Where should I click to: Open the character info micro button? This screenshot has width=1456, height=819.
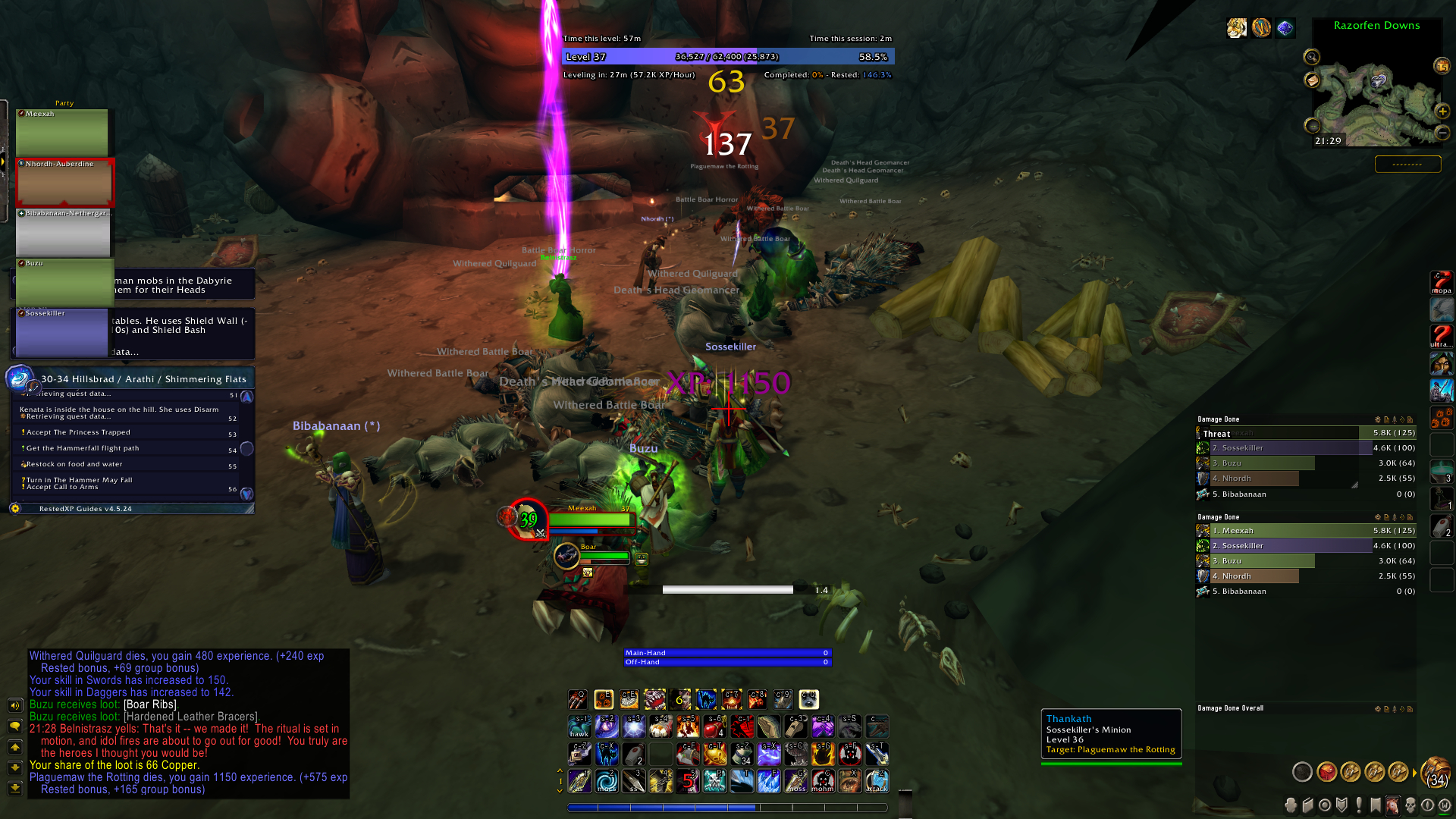click(x=1291, y=805)
